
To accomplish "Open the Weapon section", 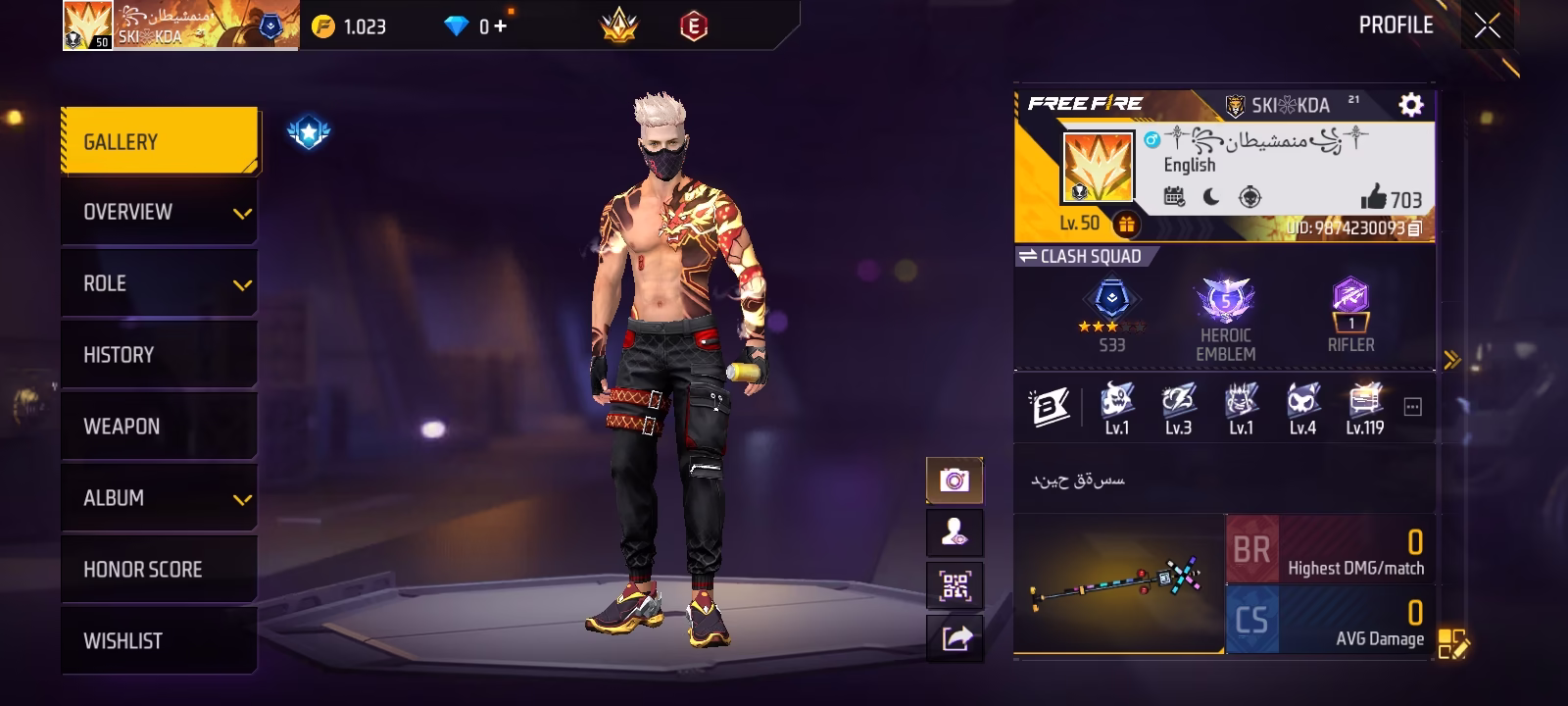I will 160,427.
